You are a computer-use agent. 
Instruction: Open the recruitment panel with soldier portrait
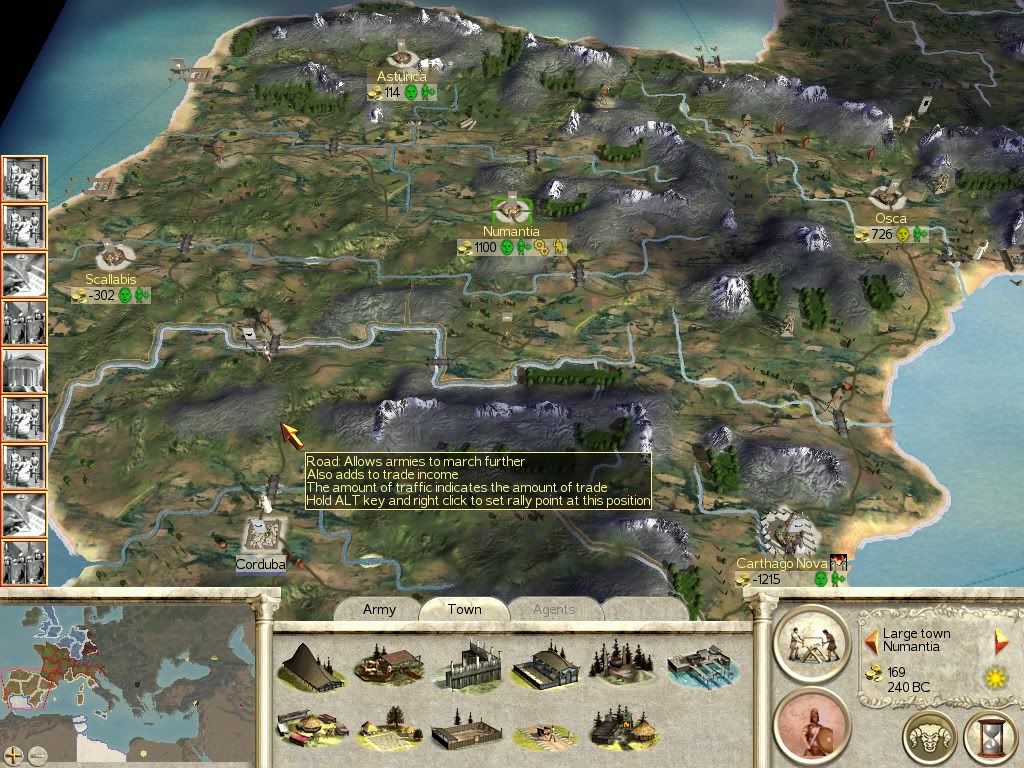point(810,722)
